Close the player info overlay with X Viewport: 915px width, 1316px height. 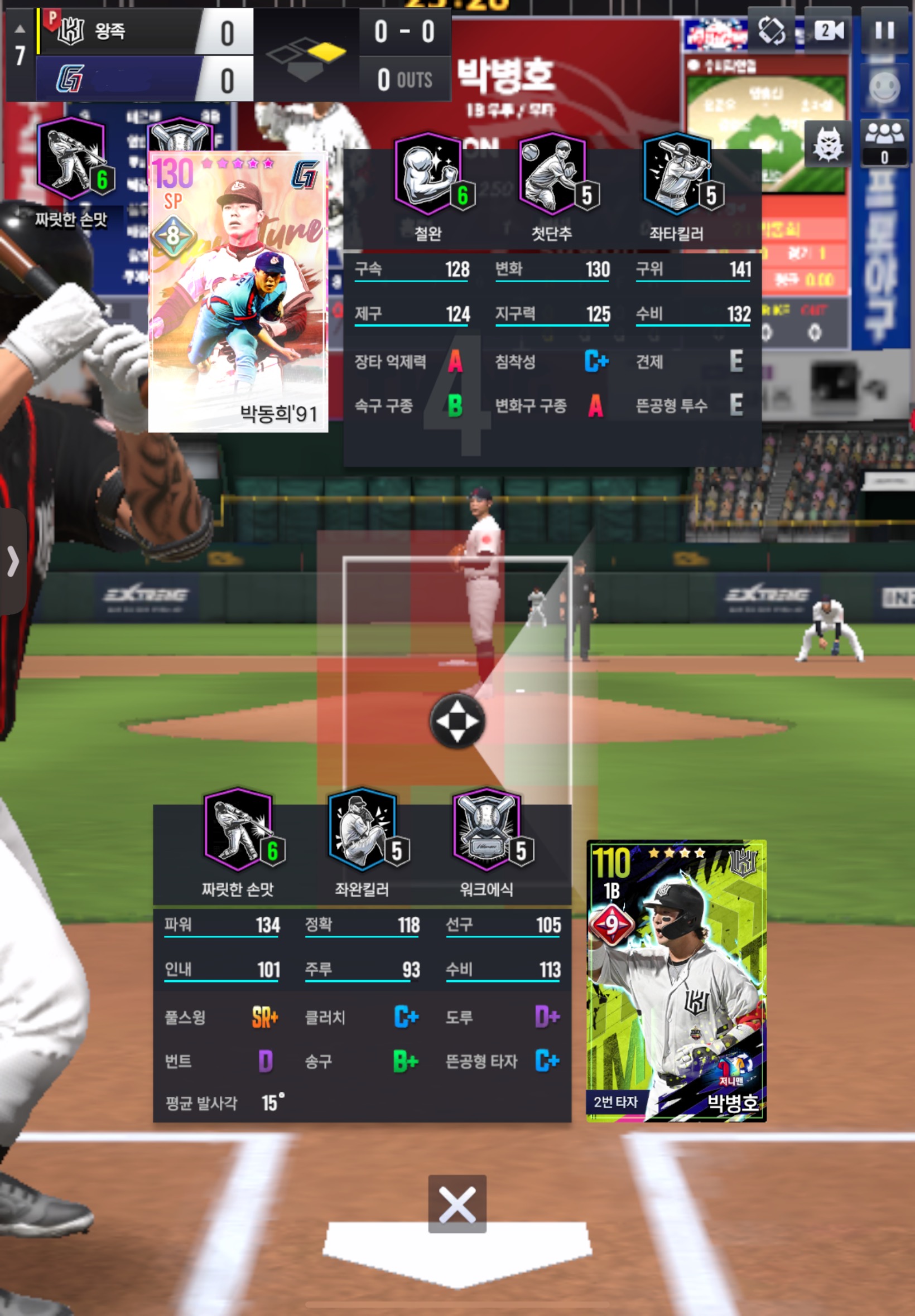pos(457,1204)
